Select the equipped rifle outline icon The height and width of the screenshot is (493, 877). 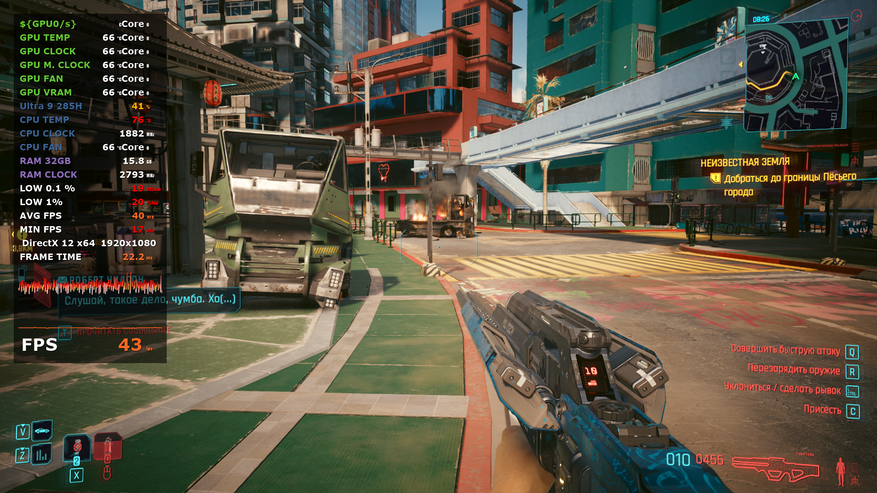(777, 466)
